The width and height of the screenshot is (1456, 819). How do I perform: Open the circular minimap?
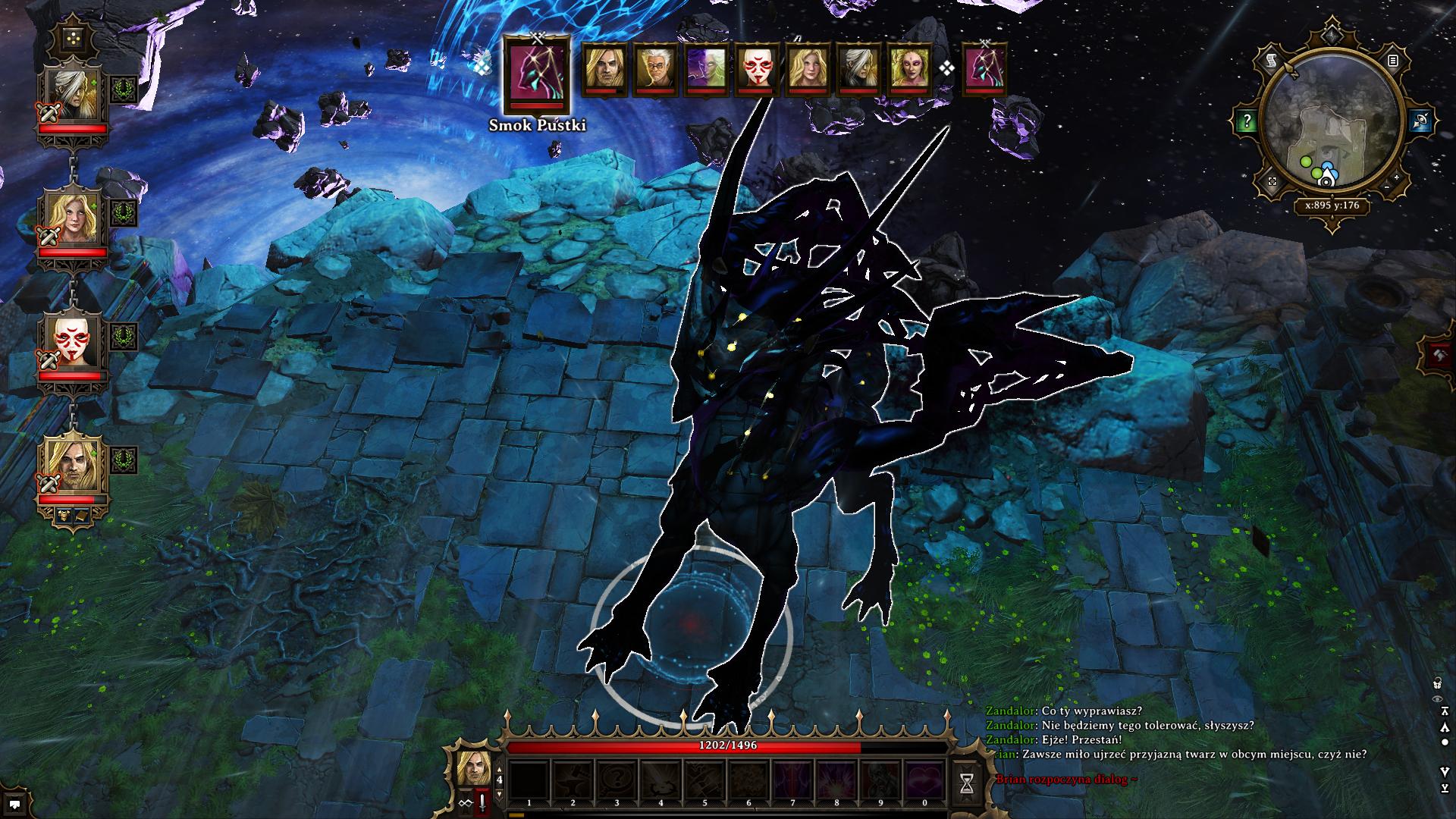pos(1332,121)
